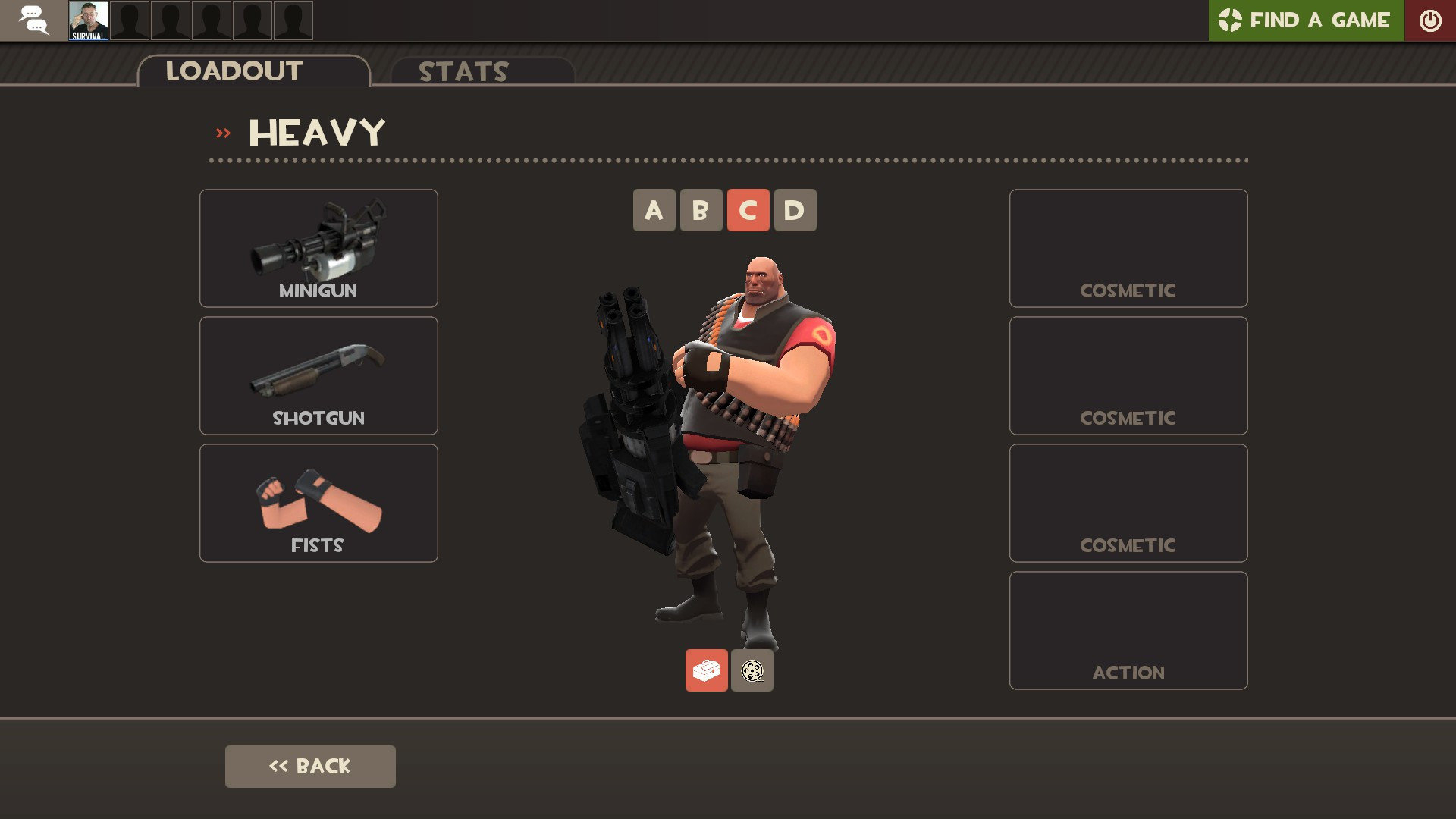Click the power quit icon top right
Image resolution: width=1456 pixels, height=819 pixels.
tap(1430, 20)
